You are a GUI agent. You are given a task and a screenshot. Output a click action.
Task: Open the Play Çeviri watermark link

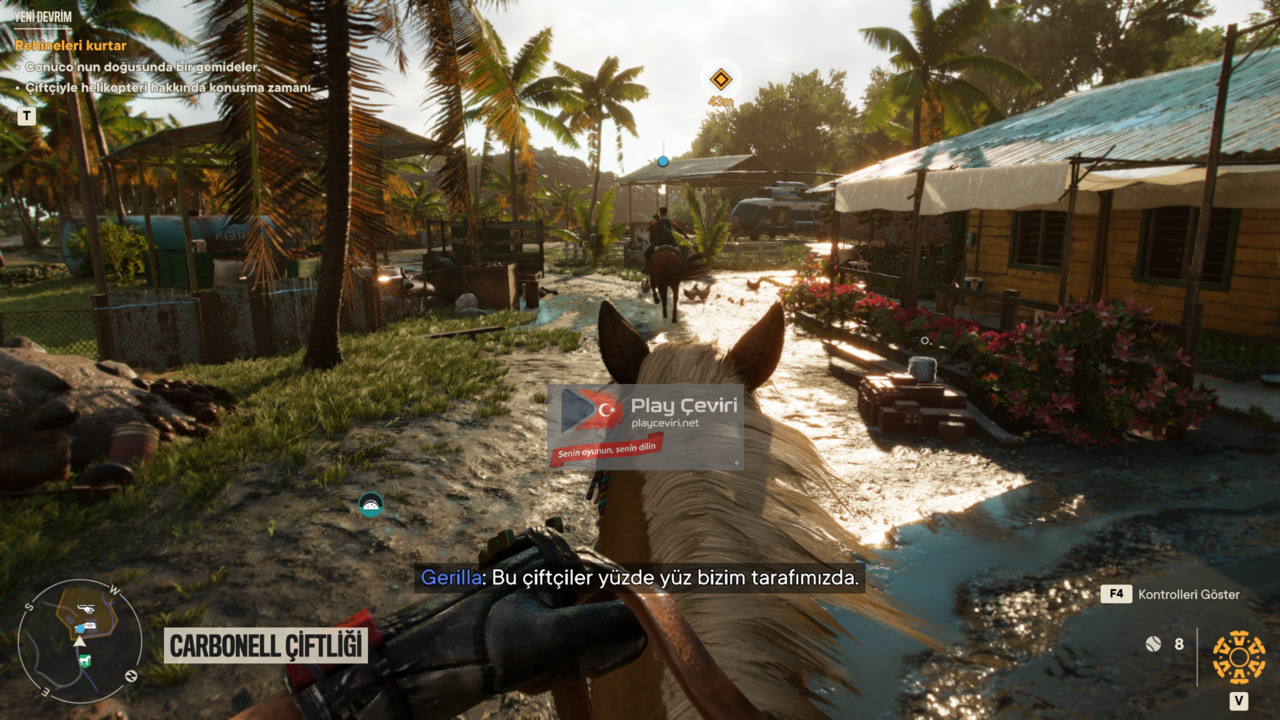[645, 426]
